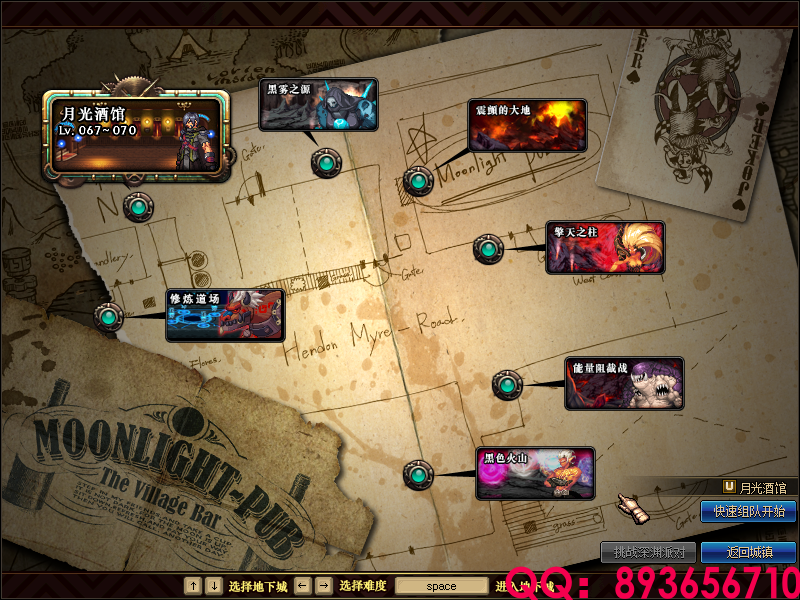The height and width of the screenshot is (600, 800).
Task: Click the 快速组队开始 button
Action: click(748, 512)
